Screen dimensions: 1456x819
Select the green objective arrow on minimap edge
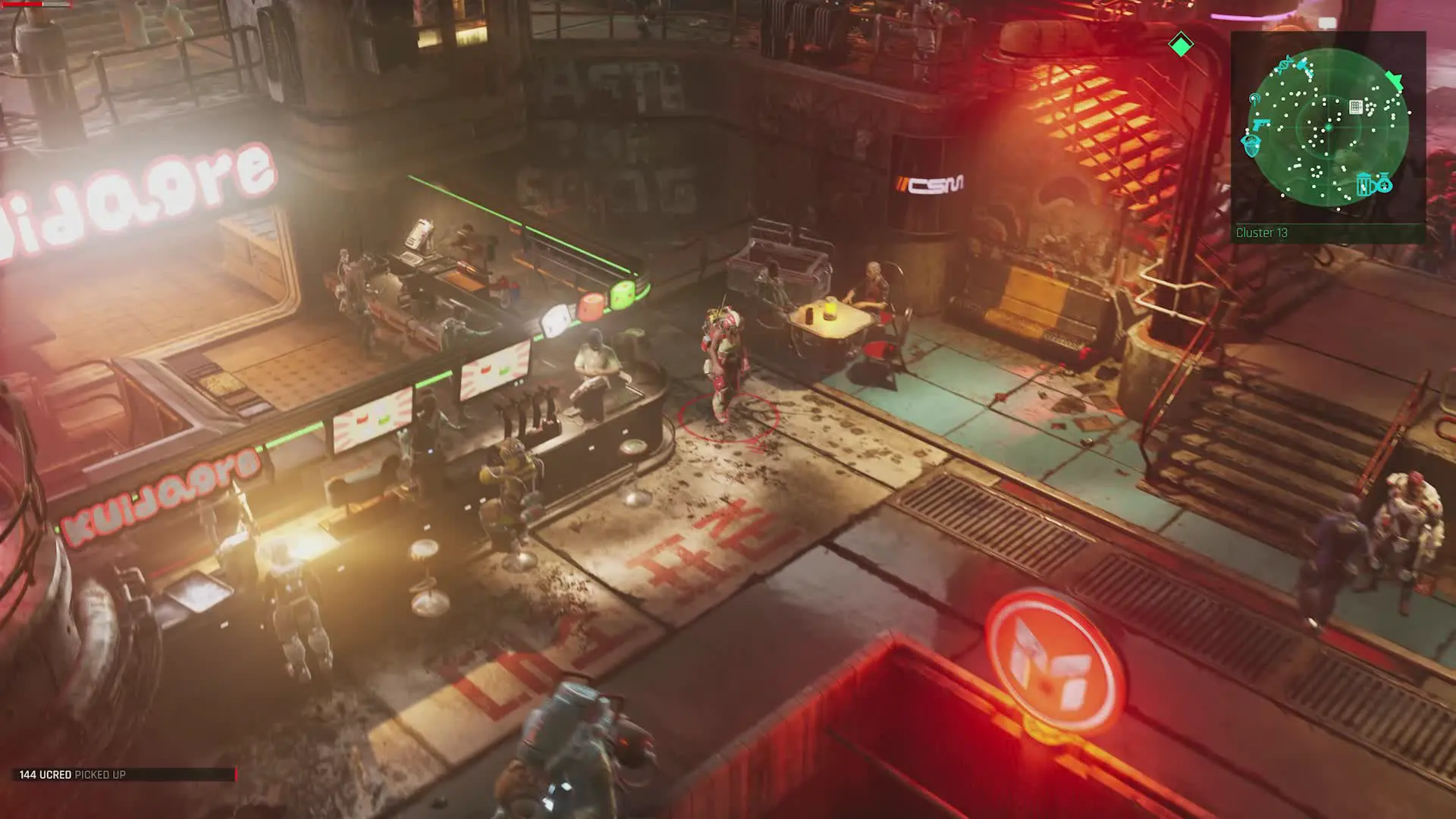[x=1394, y=80]
